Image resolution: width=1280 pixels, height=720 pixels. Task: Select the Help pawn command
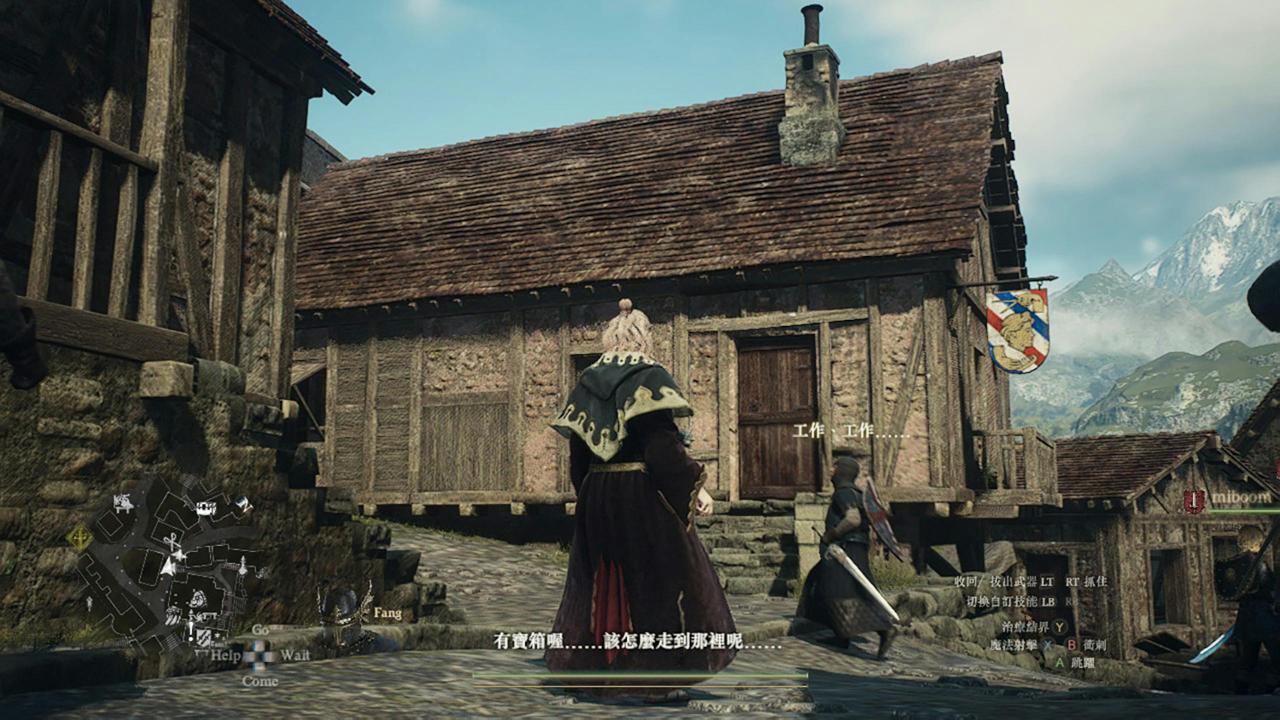pyautogui.click(x=225, y=655)
